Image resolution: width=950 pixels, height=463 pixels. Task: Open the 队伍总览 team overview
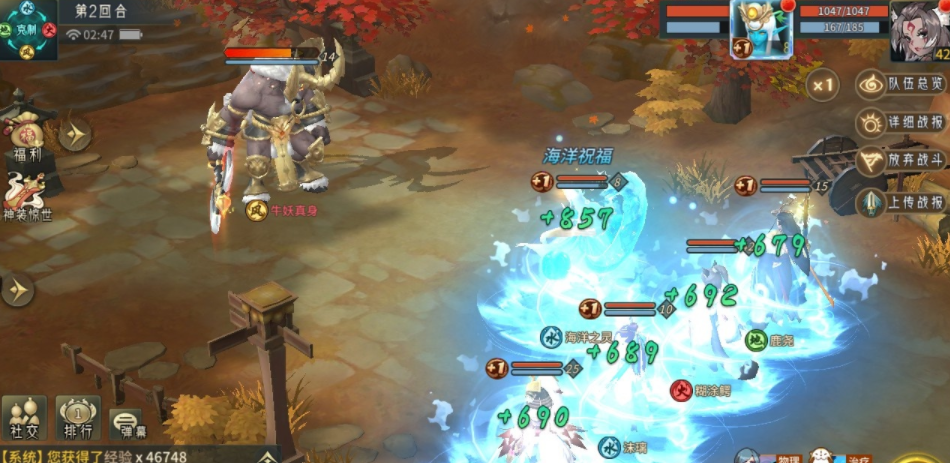[x=902, y=85]
